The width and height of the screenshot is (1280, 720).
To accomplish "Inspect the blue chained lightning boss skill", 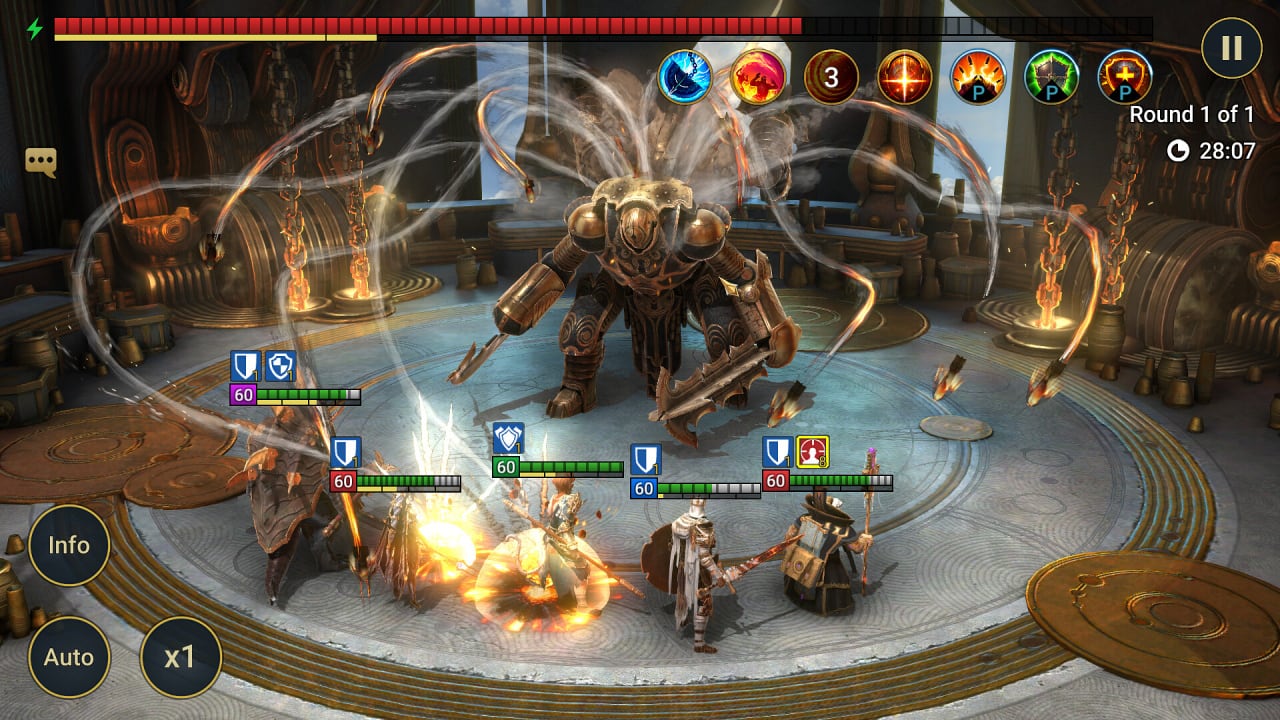I will click(684, 77).
